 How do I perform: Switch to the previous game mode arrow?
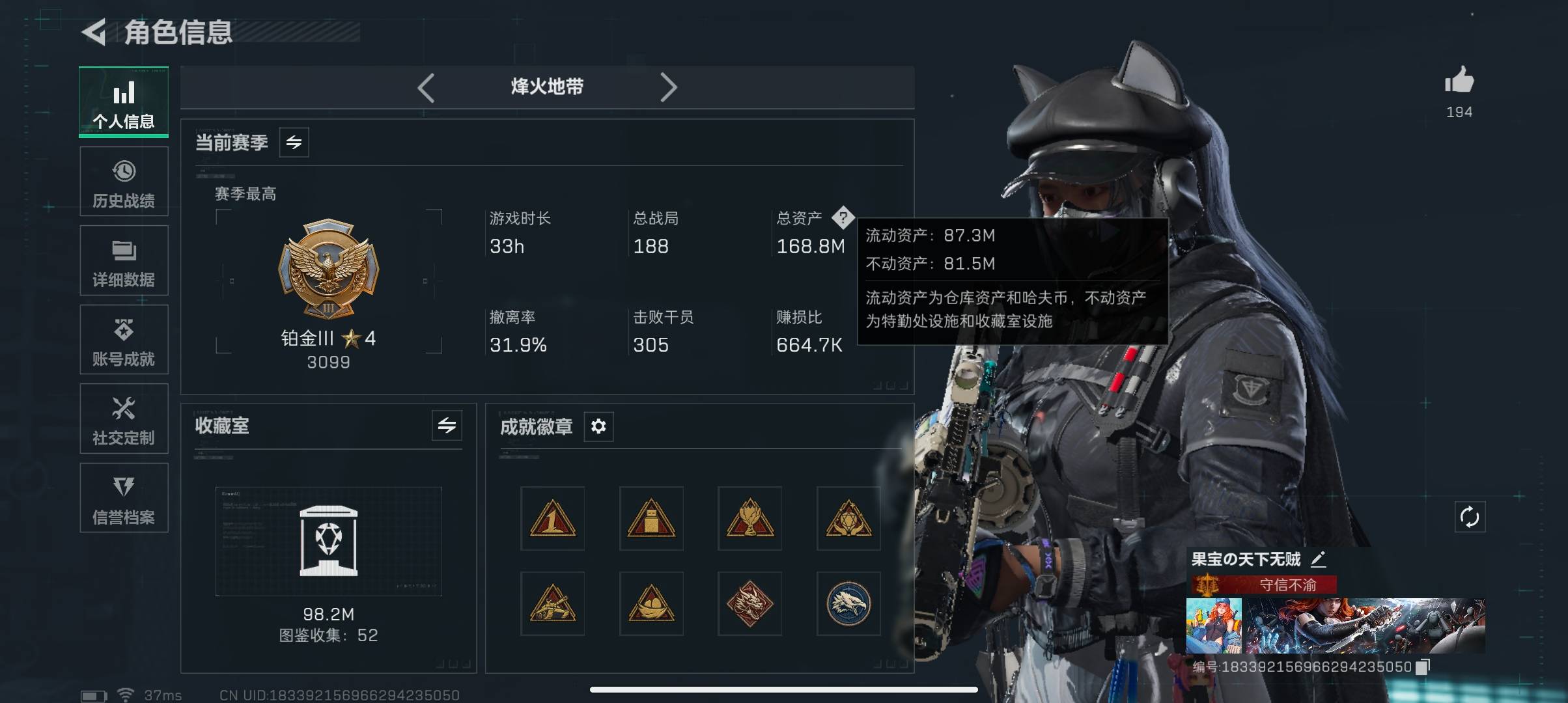(x=427, y=87)
